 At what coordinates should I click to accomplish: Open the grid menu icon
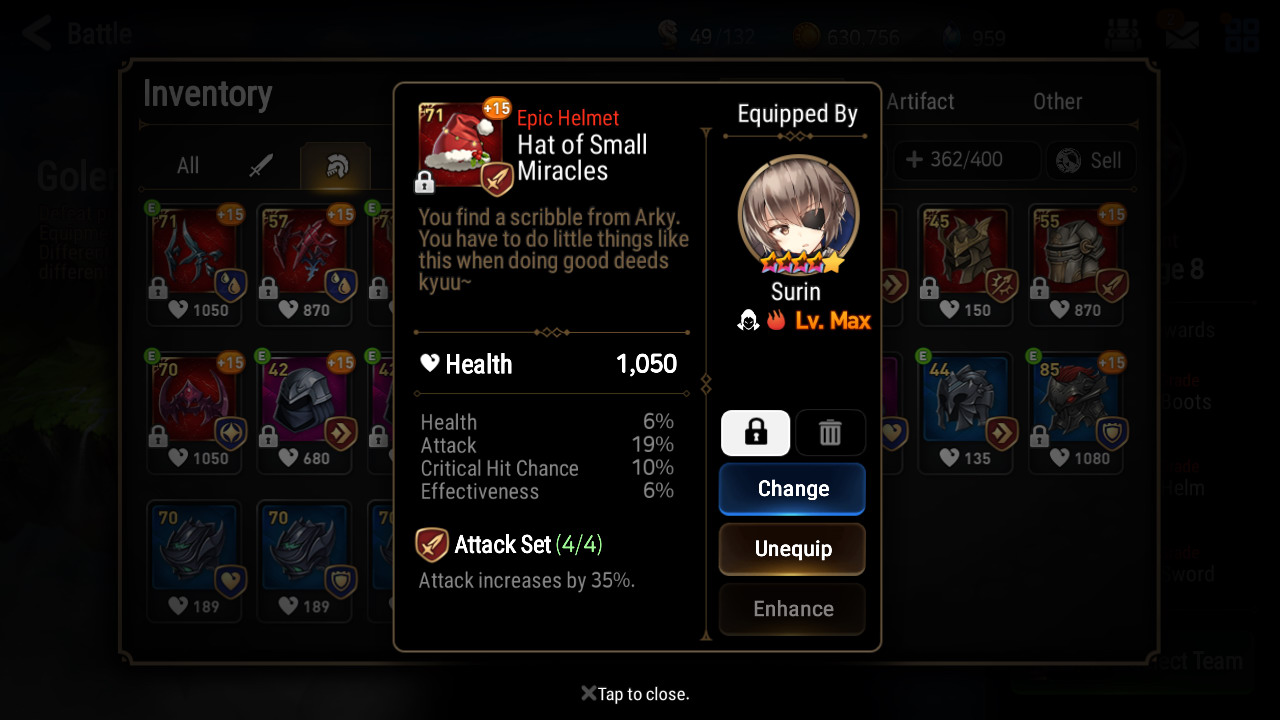coord(1241,34)
